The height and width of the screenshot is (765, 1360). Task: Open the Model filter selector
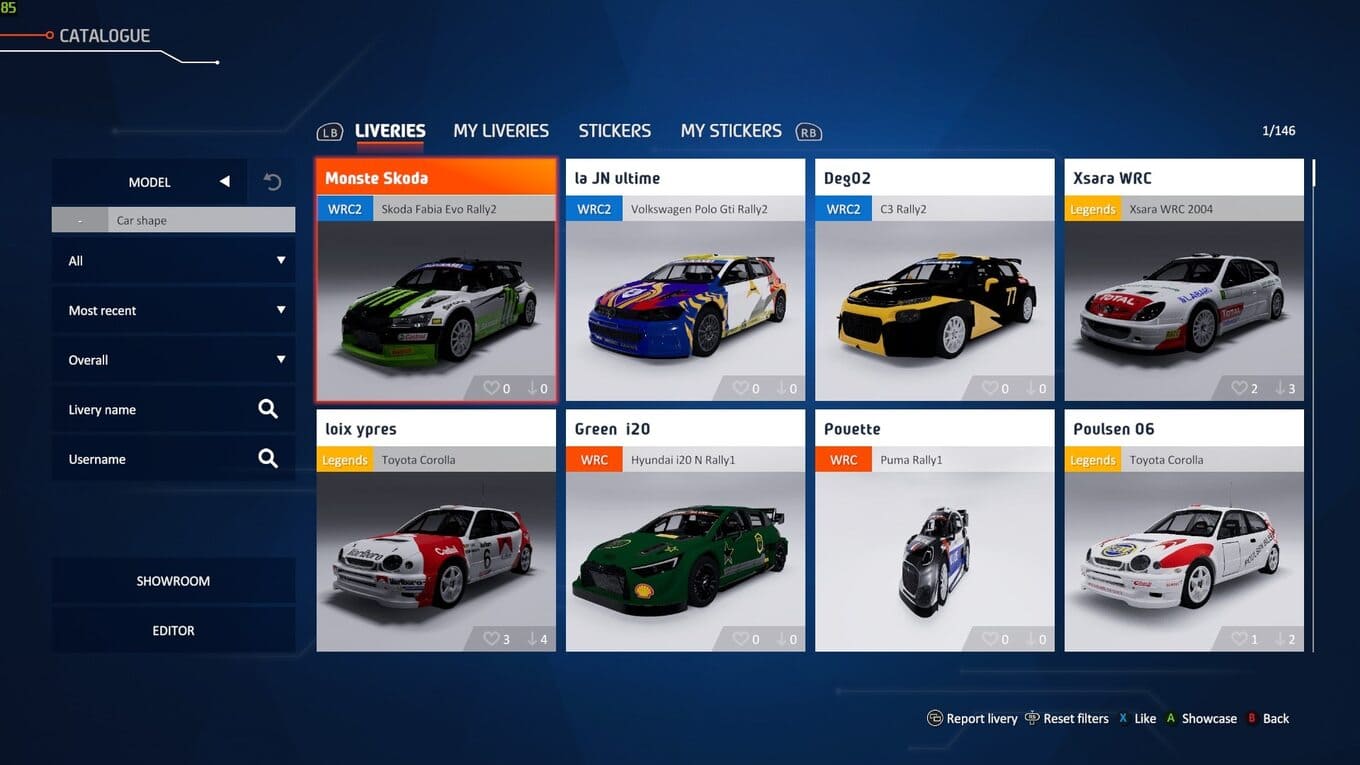[150, 182]
